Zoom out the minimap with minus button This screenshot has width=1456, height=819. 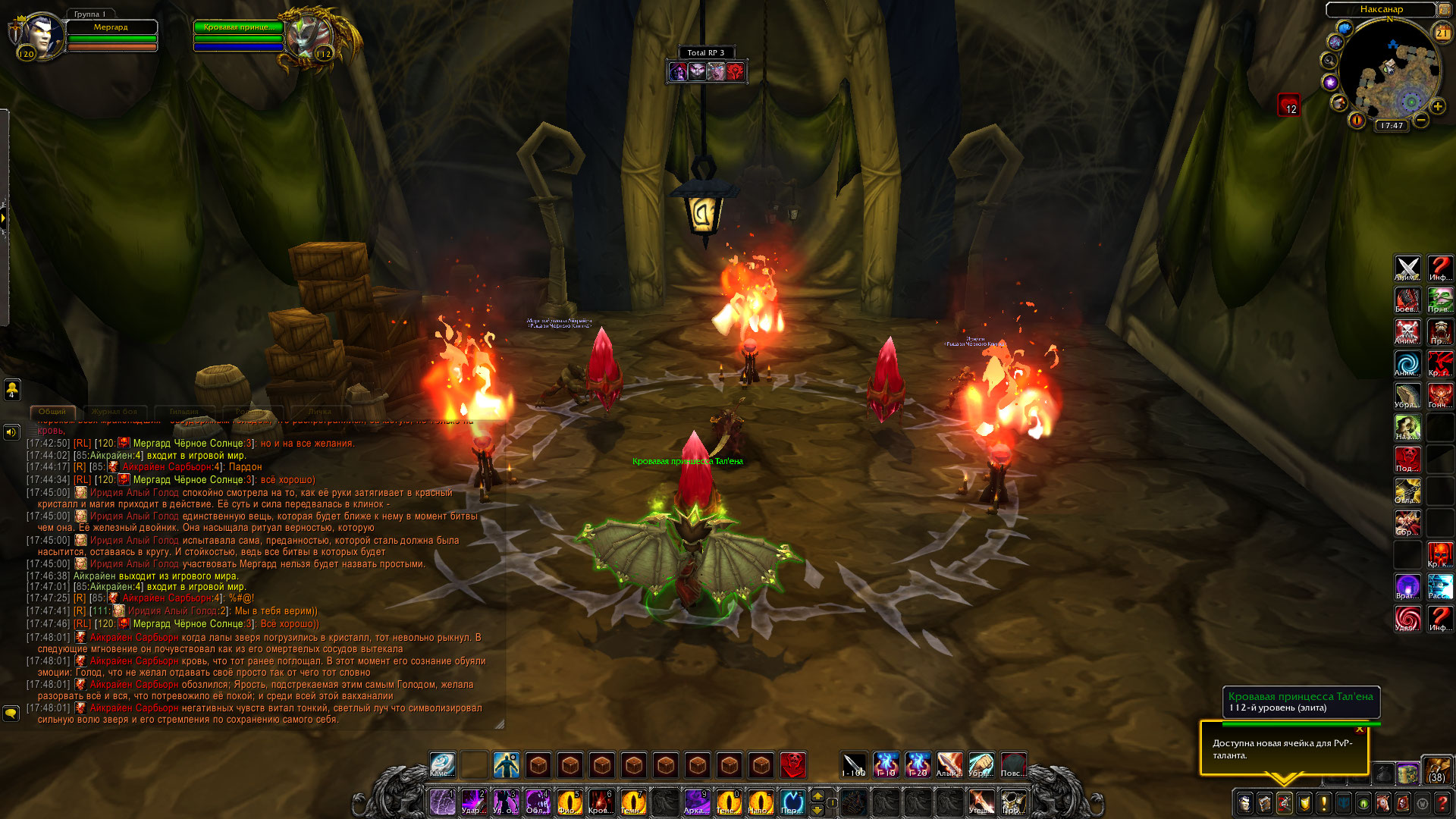coord(1421,120)
